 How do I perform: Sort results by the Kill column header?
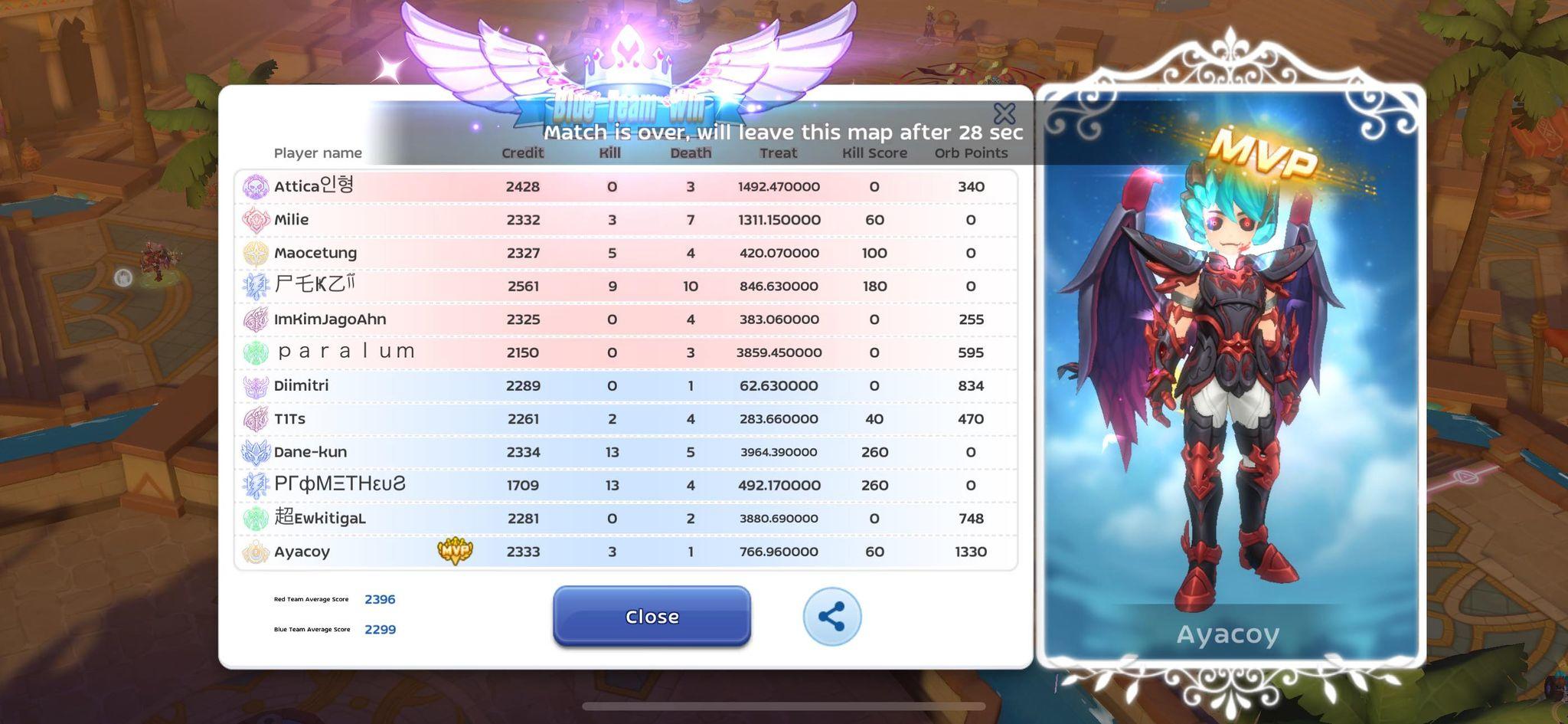610,152
